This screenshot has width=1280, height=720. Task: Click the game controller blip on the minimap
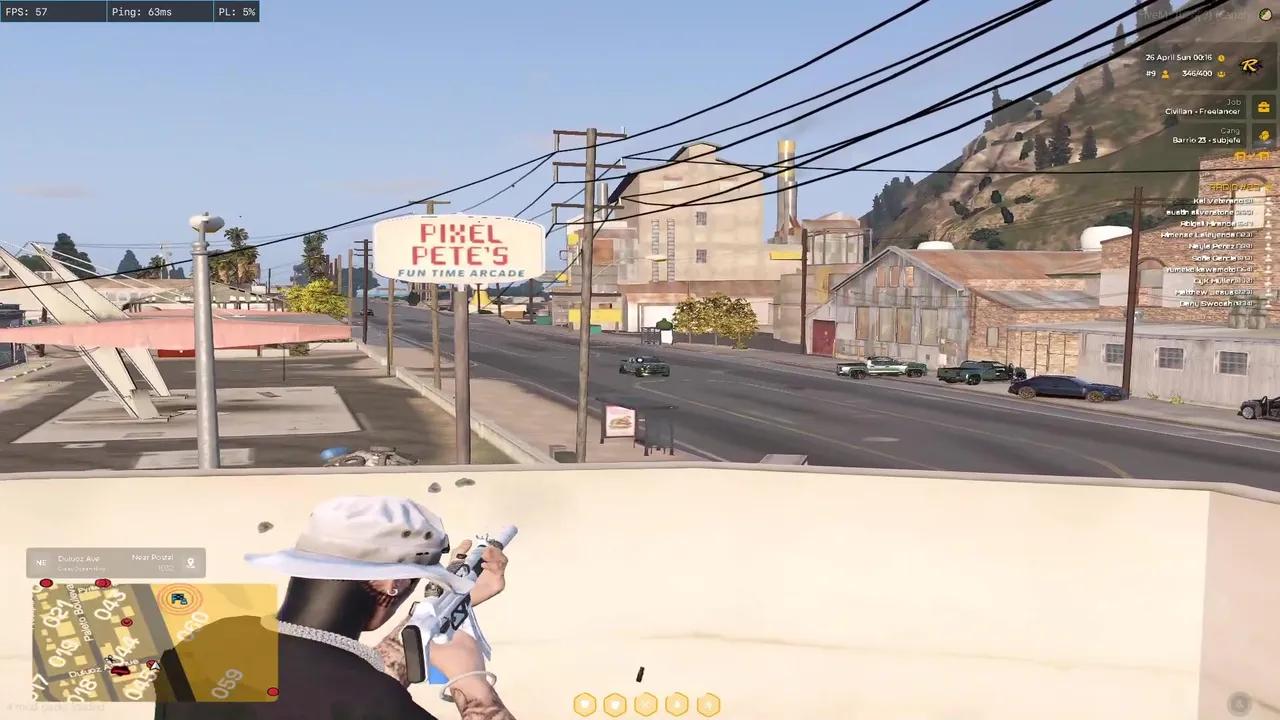(178, 598)
